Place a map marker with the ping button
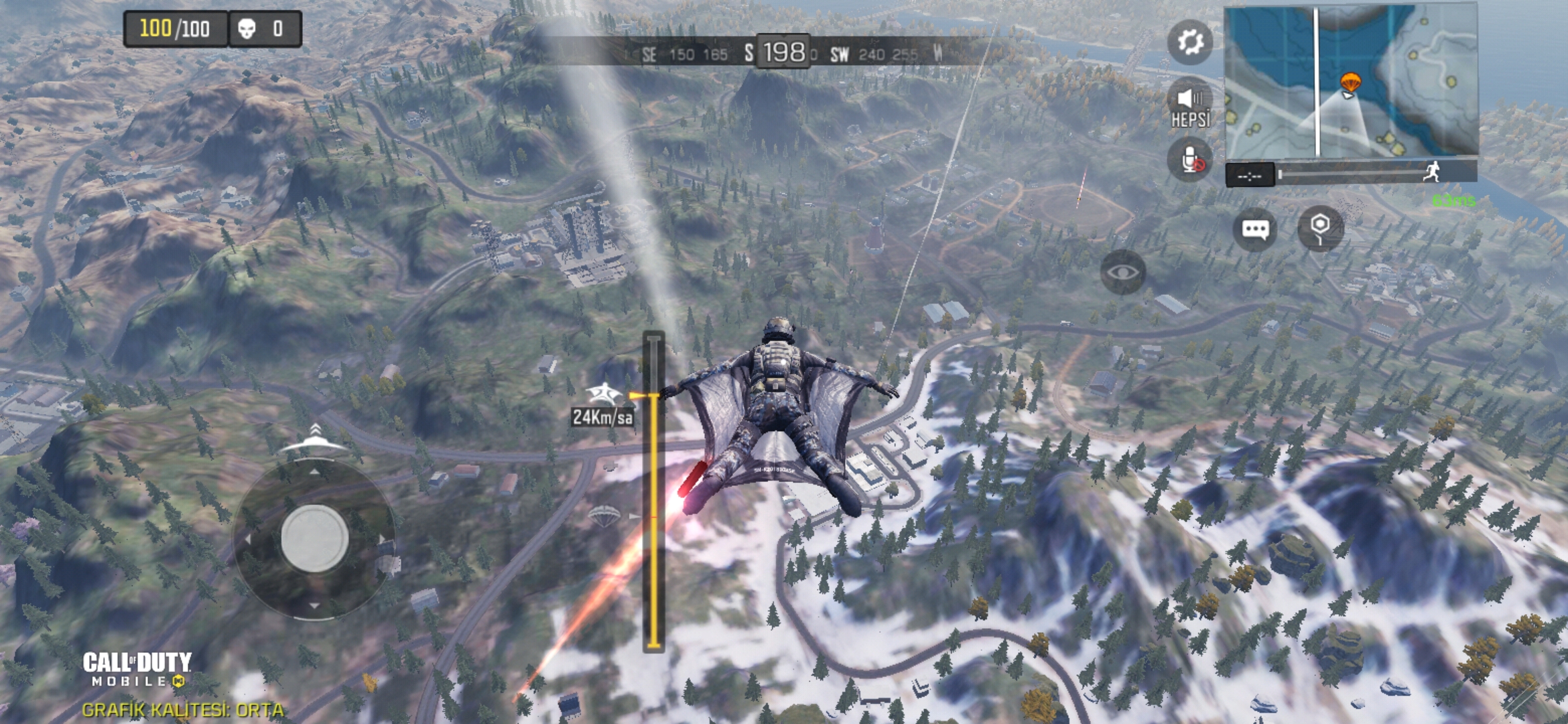Screen dimensions: 1568x724 pyautogui.click(x=1319, y=228)
